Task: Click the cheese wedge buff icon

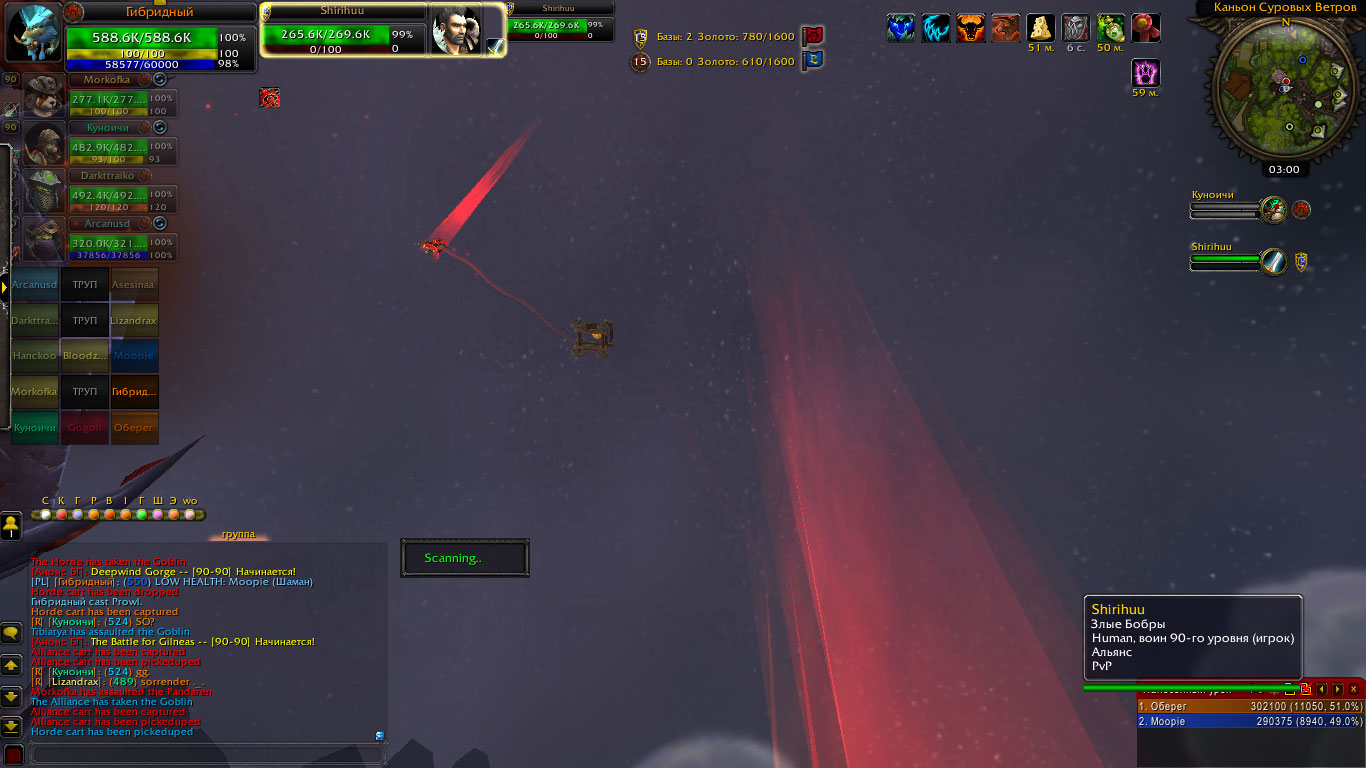Action: [1041, 27]
